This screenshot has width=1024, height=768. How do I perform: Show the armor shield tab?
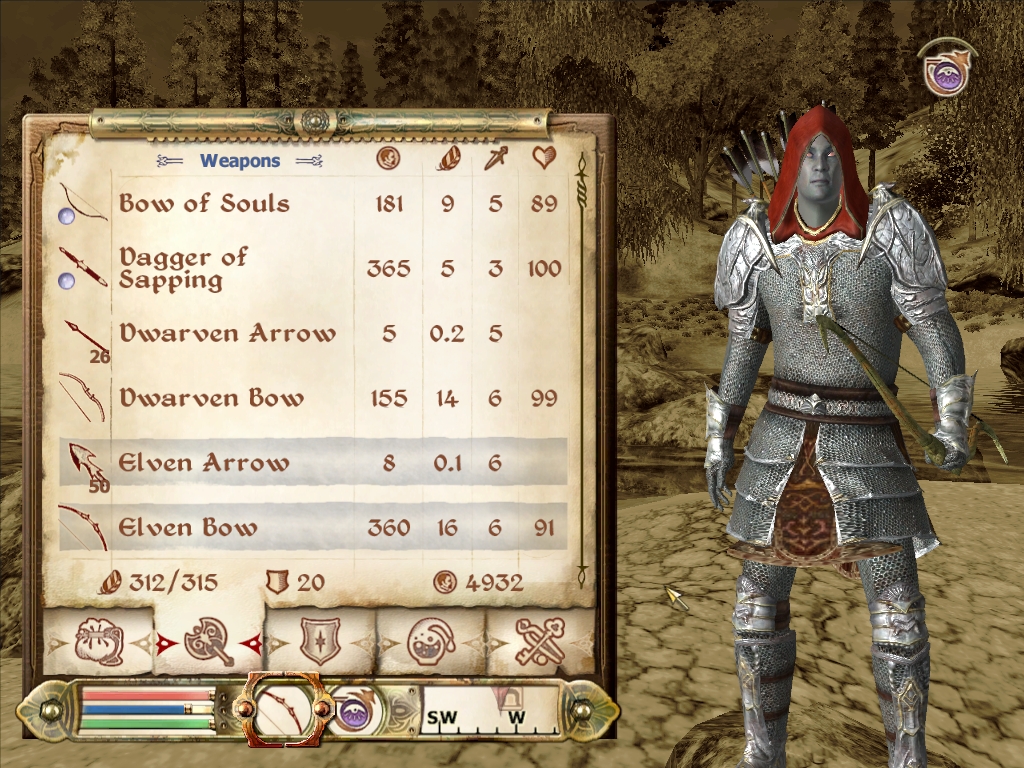coord(320,641)
